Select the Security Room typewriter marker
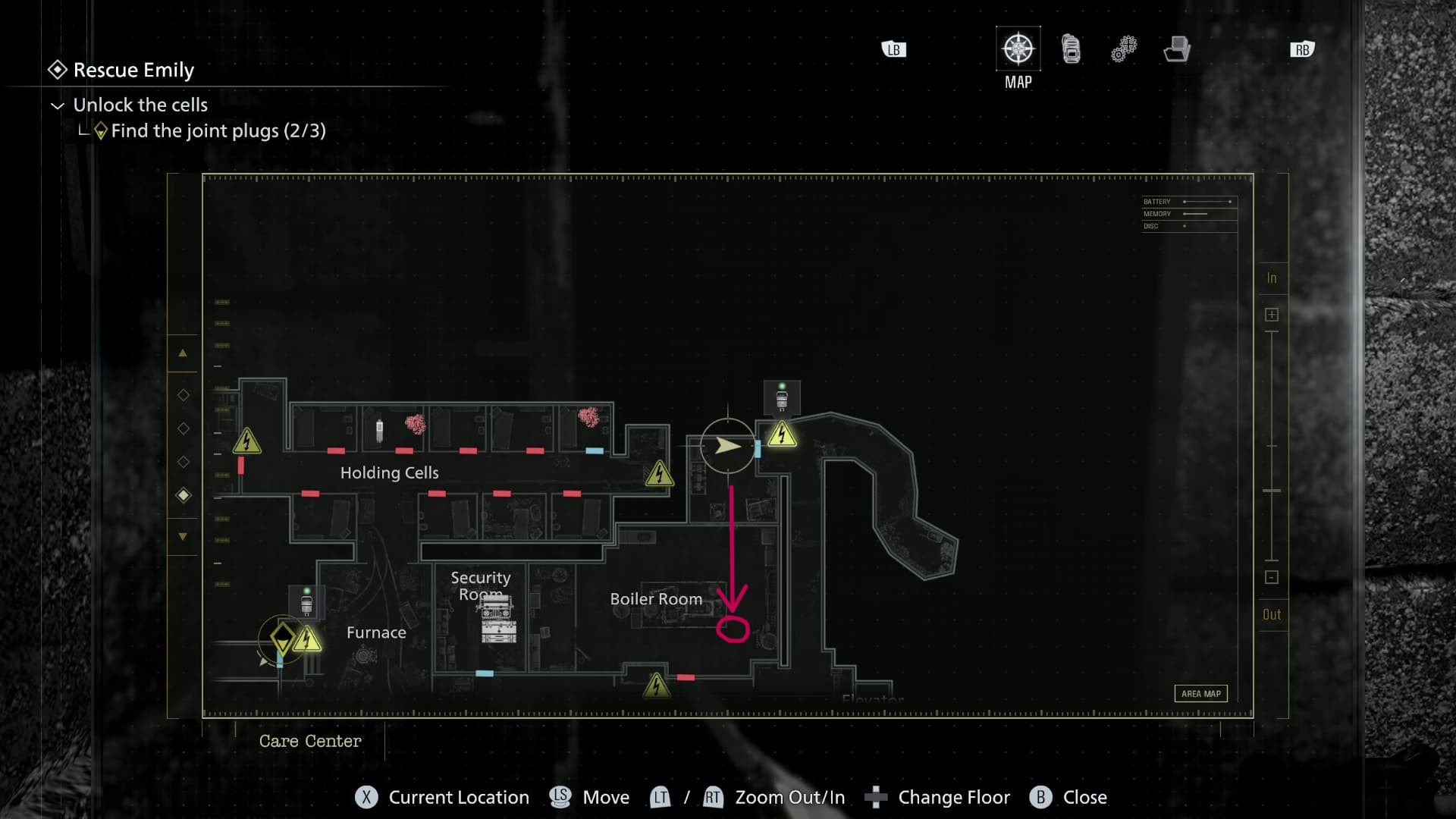 pyautogui.click(x=498, y=619)
